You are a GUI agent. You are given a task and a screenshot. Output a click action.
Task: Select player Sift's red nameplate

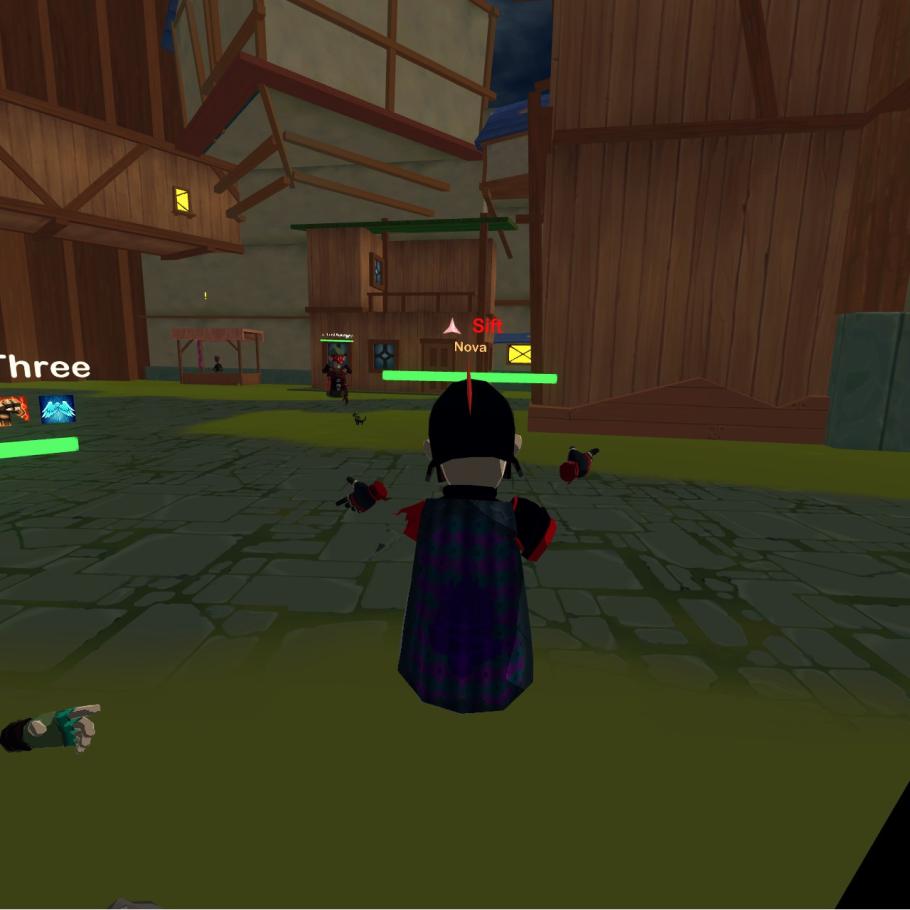487,326
